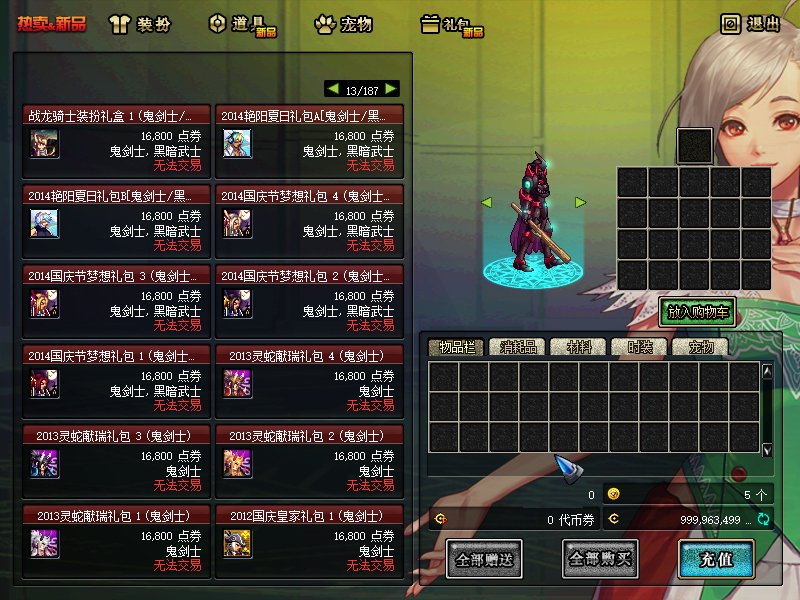Select 2012国庆皇家礼包 1 package
The height and width of the screenshot is (600, 800).
[308, 516]
